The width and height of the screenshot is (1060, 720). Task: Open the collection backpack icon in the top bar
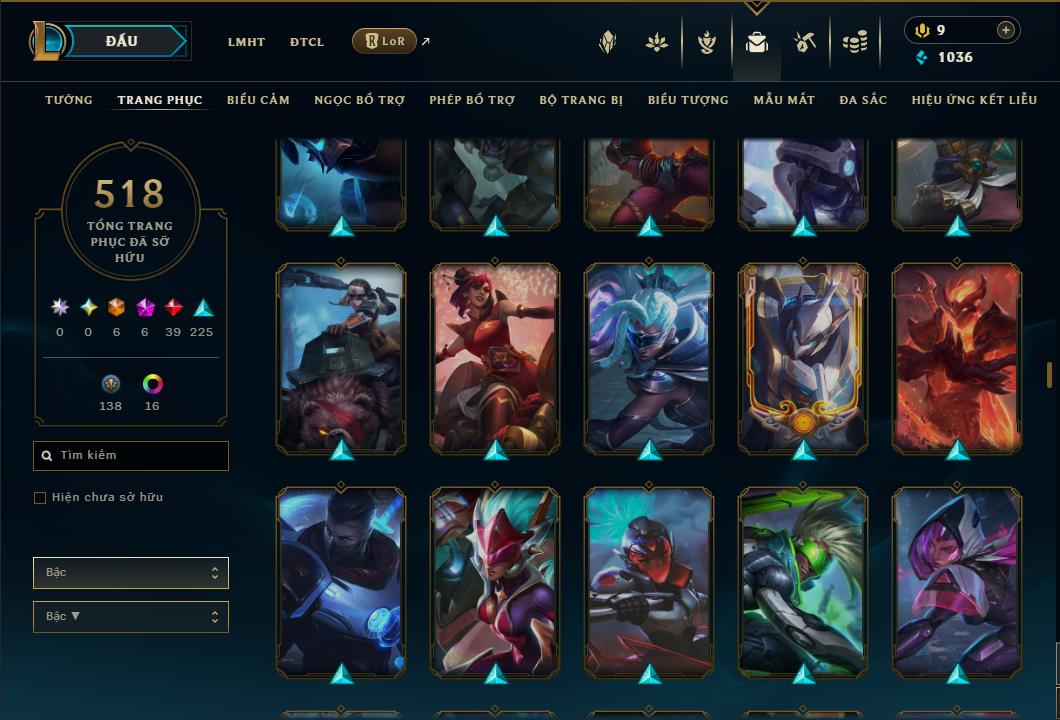[x=757, y=42]
